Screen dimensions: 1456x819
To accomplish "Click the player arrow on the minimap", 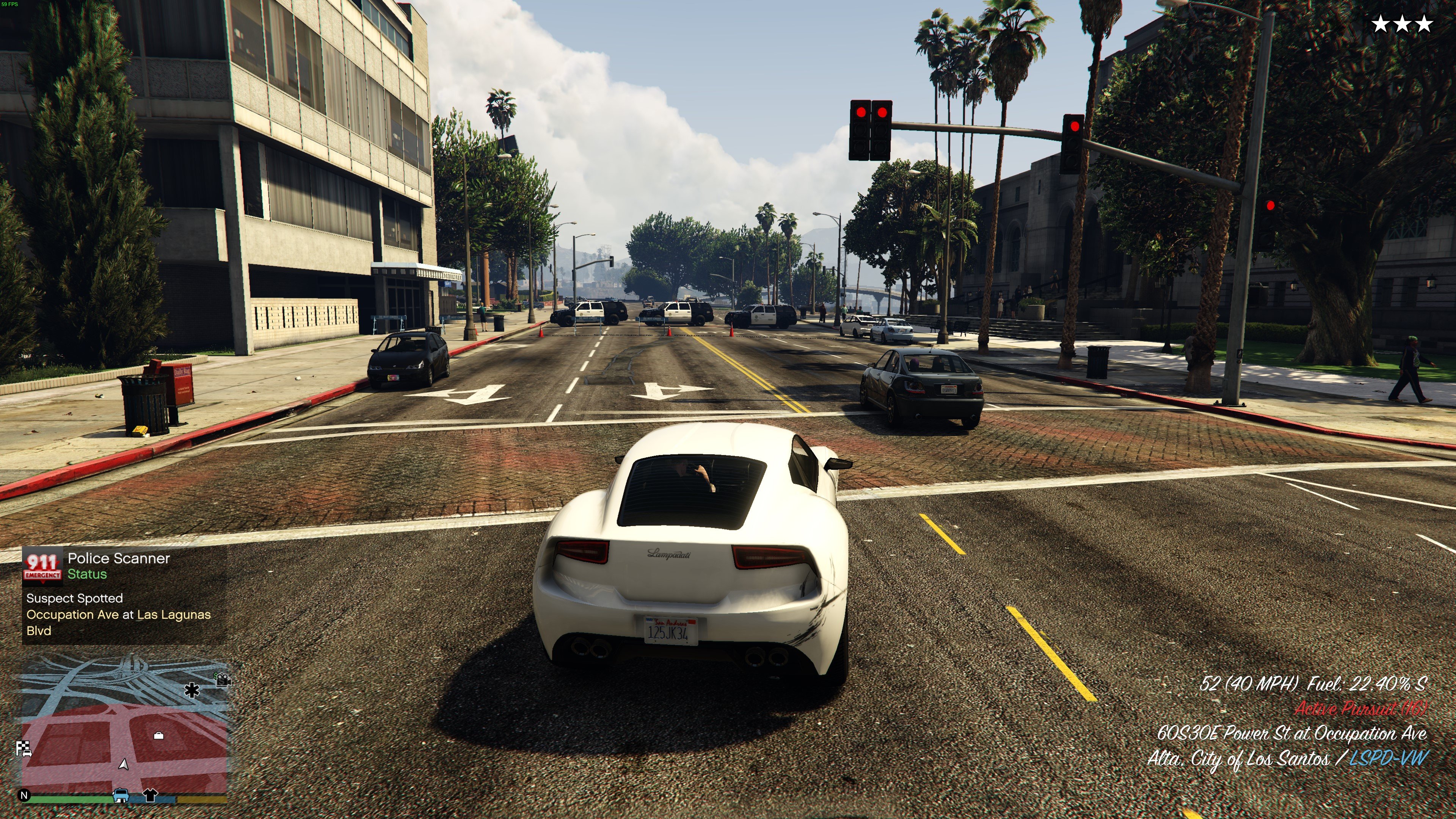I will (124, 764).
